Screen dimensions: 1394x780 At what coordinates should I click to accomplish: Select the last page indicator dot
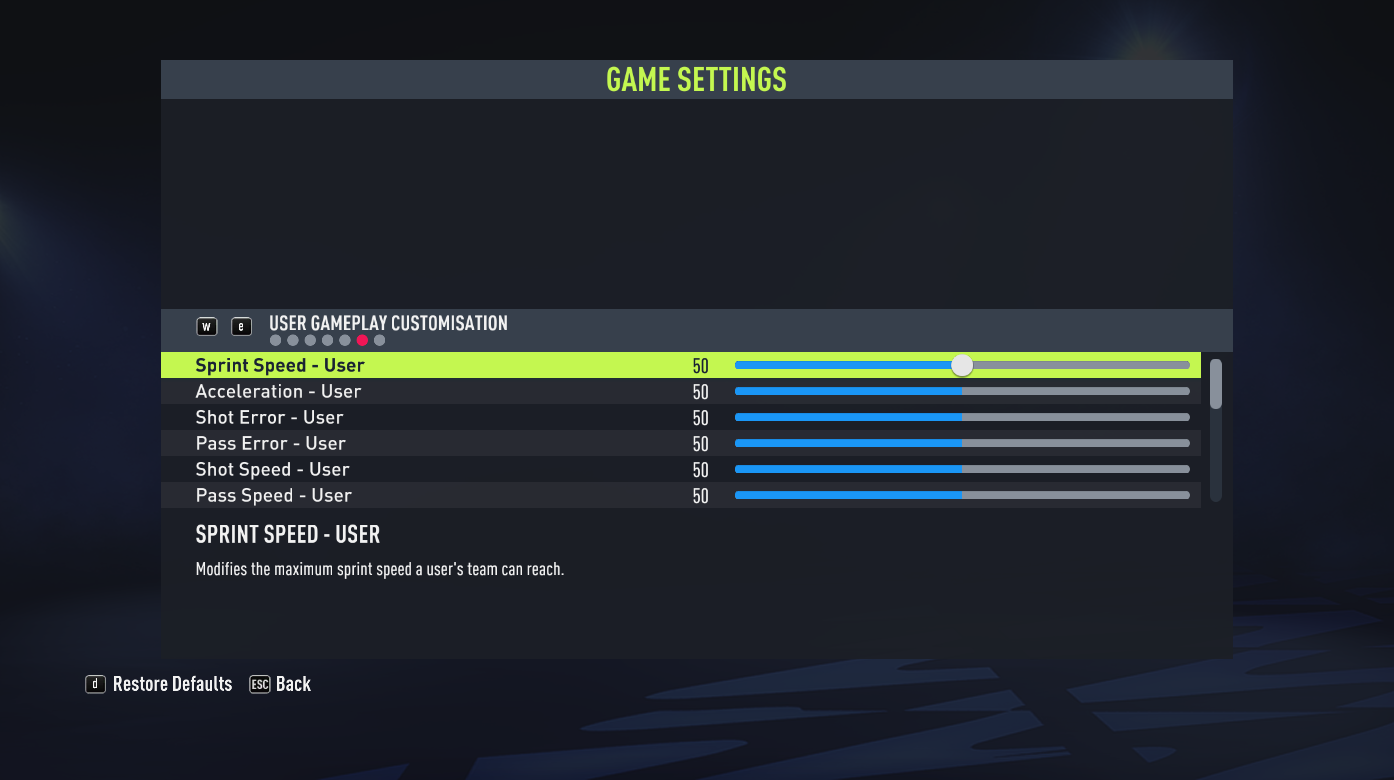(379, 340)
